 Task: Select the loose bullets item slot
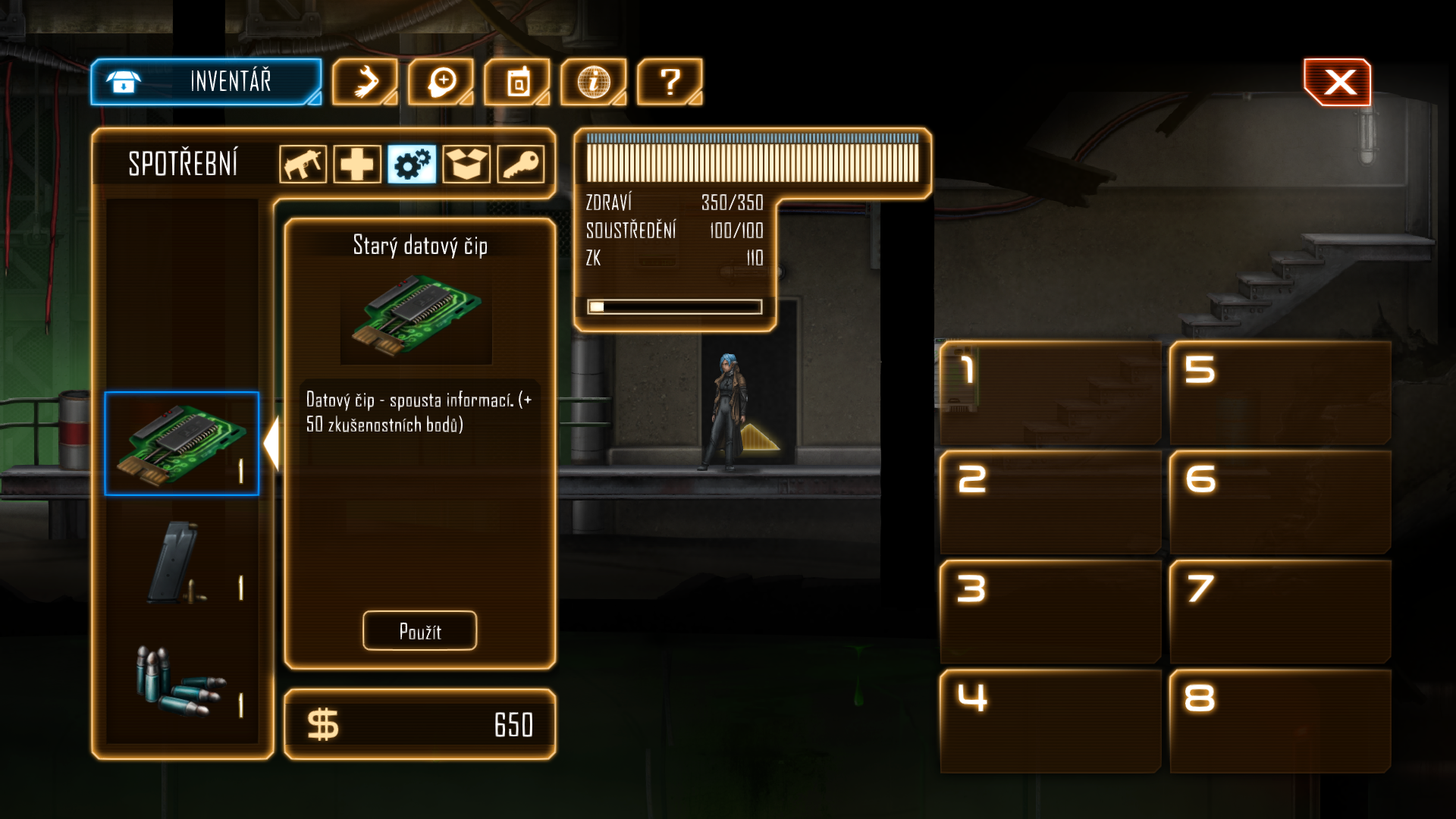click(182, 680)
